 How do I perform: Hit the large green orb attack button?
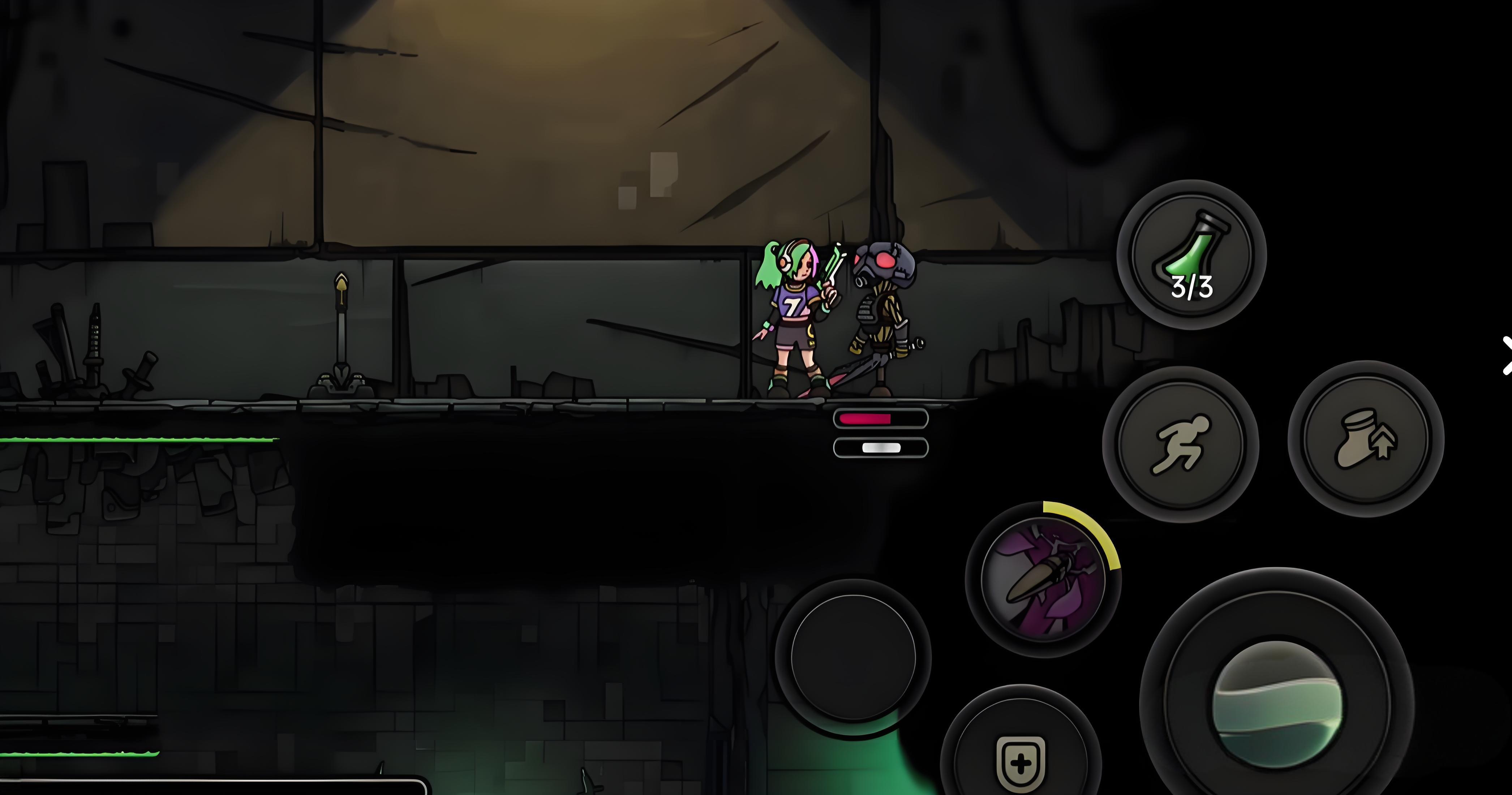tap(1277, 705)
